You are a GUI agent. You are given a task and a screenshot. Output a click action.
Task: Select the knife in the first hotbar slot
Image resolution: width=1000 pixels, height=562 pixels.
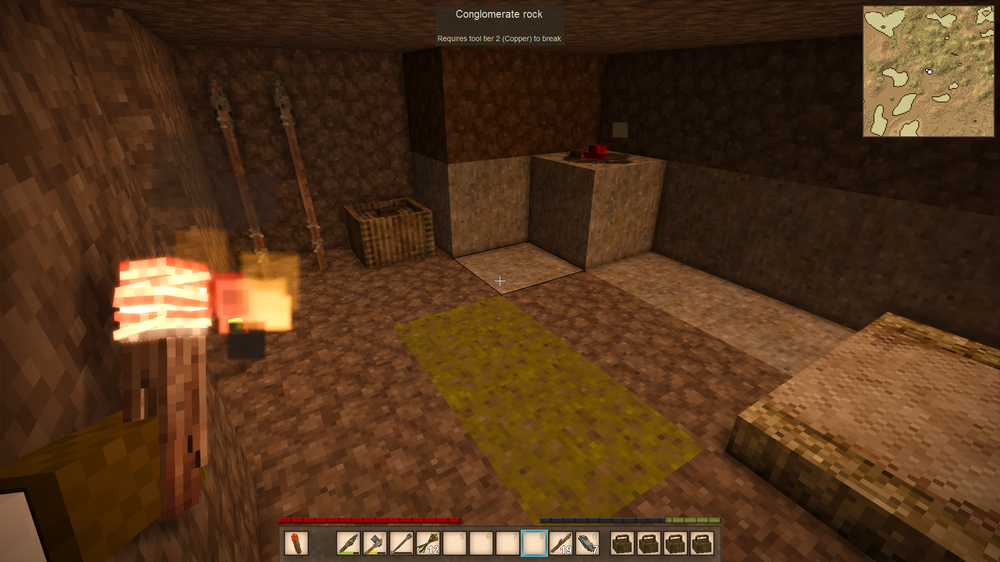(x=348, y=543)
